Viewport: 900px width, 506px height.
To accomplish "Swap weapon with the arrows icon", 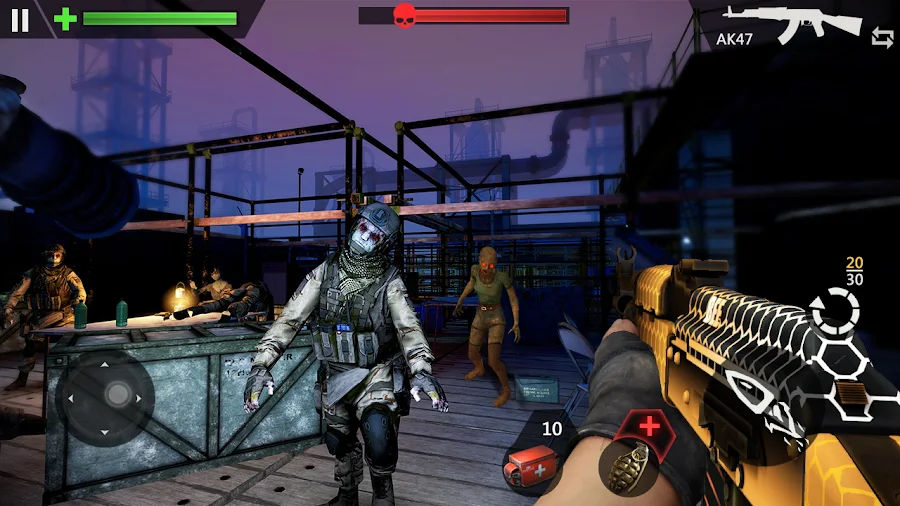I will [882, 38].
